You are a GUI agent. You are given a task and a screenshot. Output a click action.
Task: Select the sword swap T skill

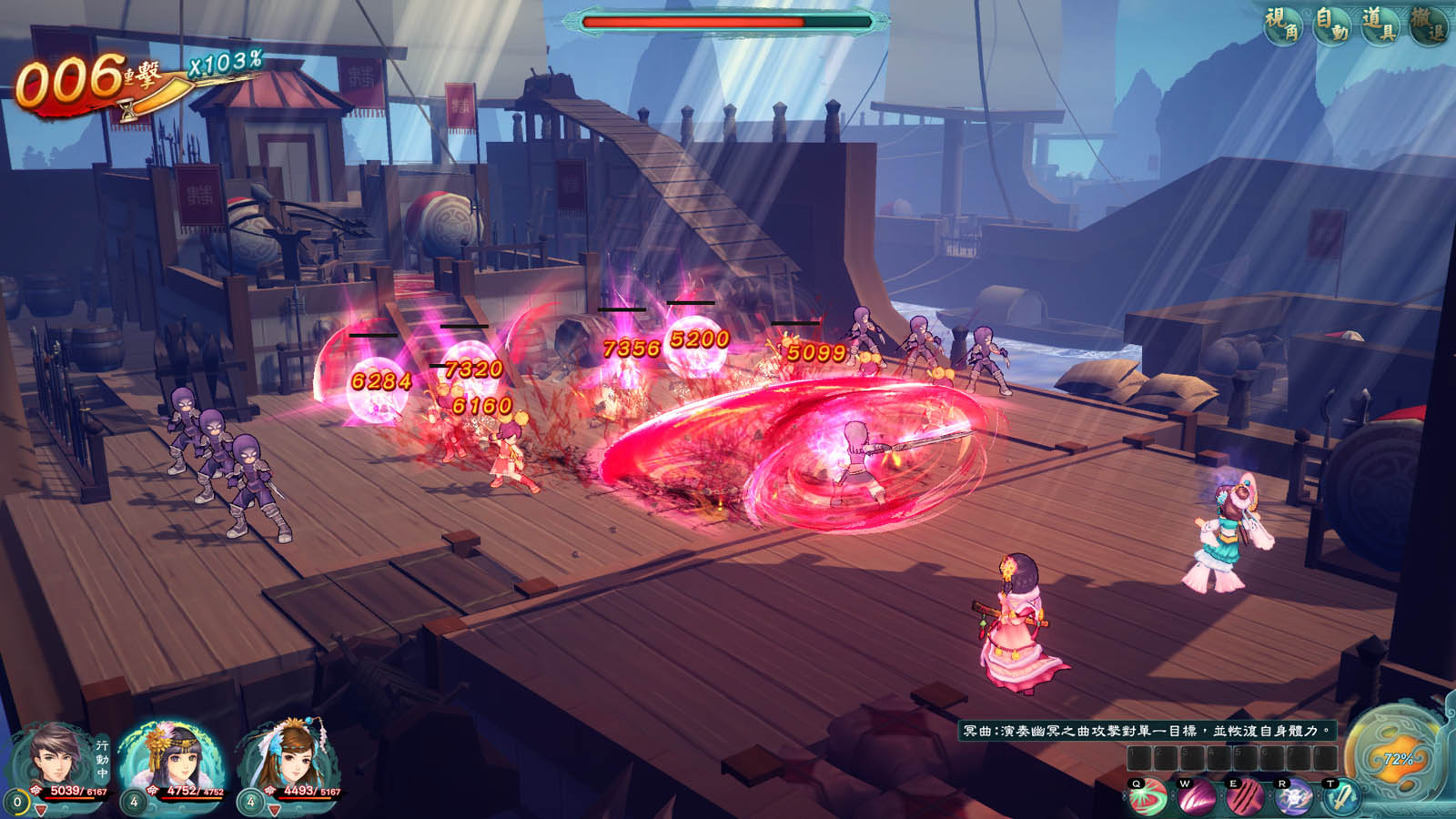pyautogui.click(x=1340, y=799)
